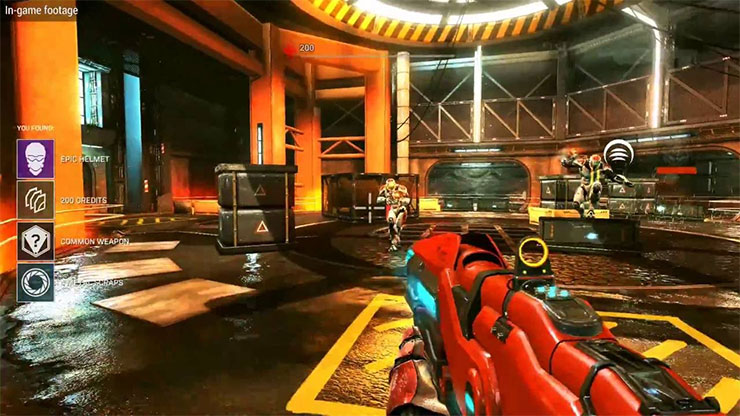The height and width of the screenshot is (416, 740).
Task: Pick the Scraps loot icon
Action: coord(35,282)
